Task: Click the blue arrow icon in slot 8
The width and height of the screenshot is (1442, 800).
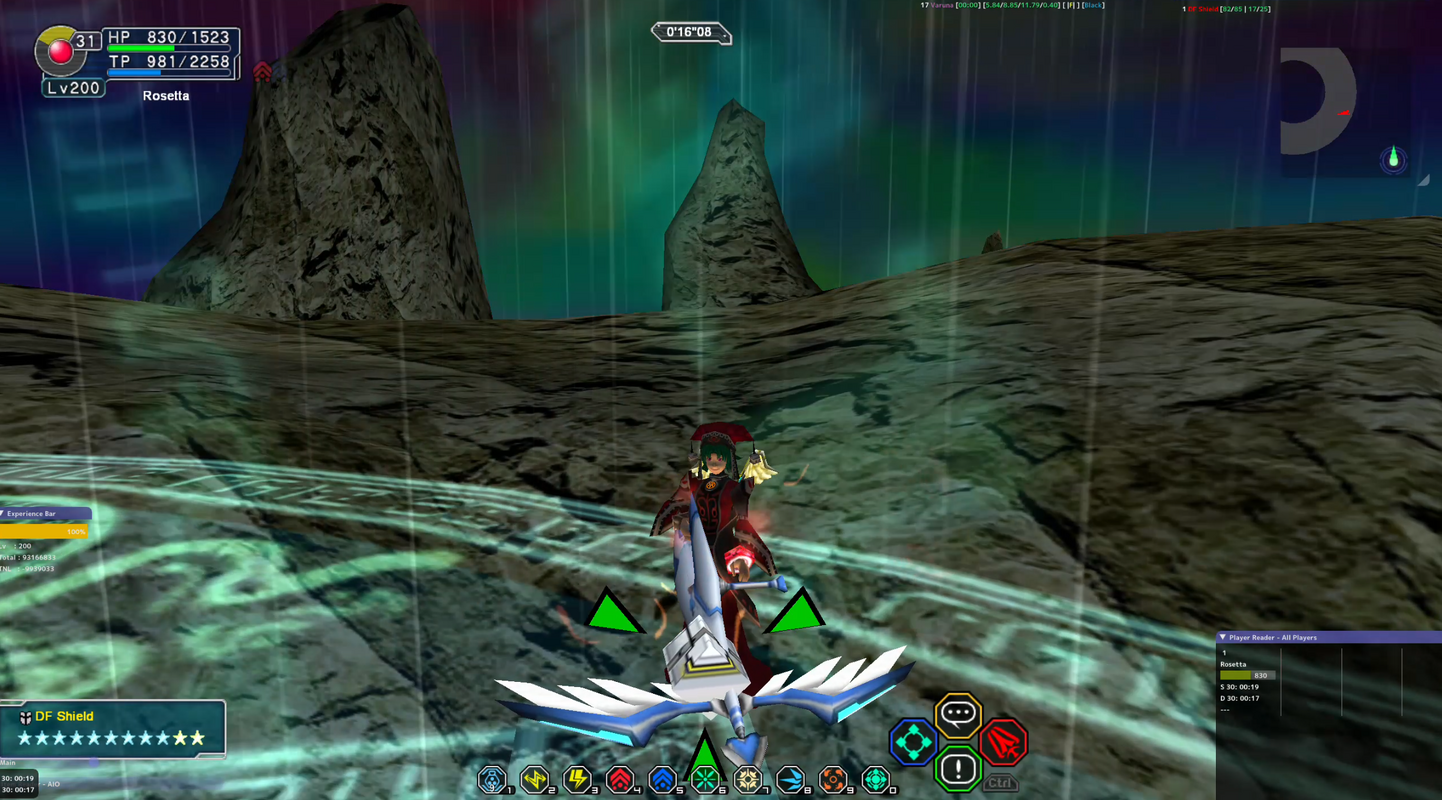Action: click(790, 780)
